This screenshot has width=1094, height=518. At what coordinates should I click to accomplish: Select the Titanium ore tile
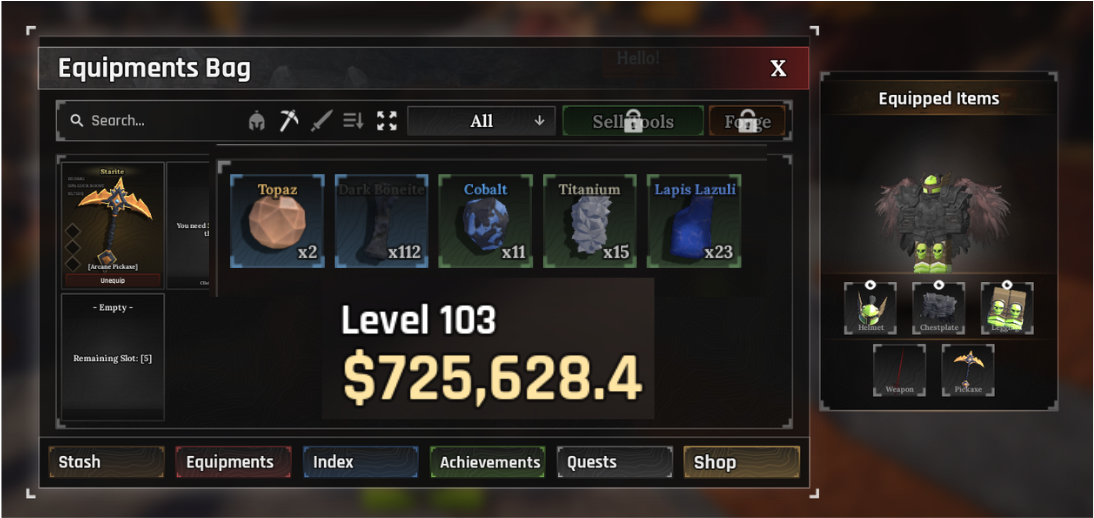(x=590, y=221)
